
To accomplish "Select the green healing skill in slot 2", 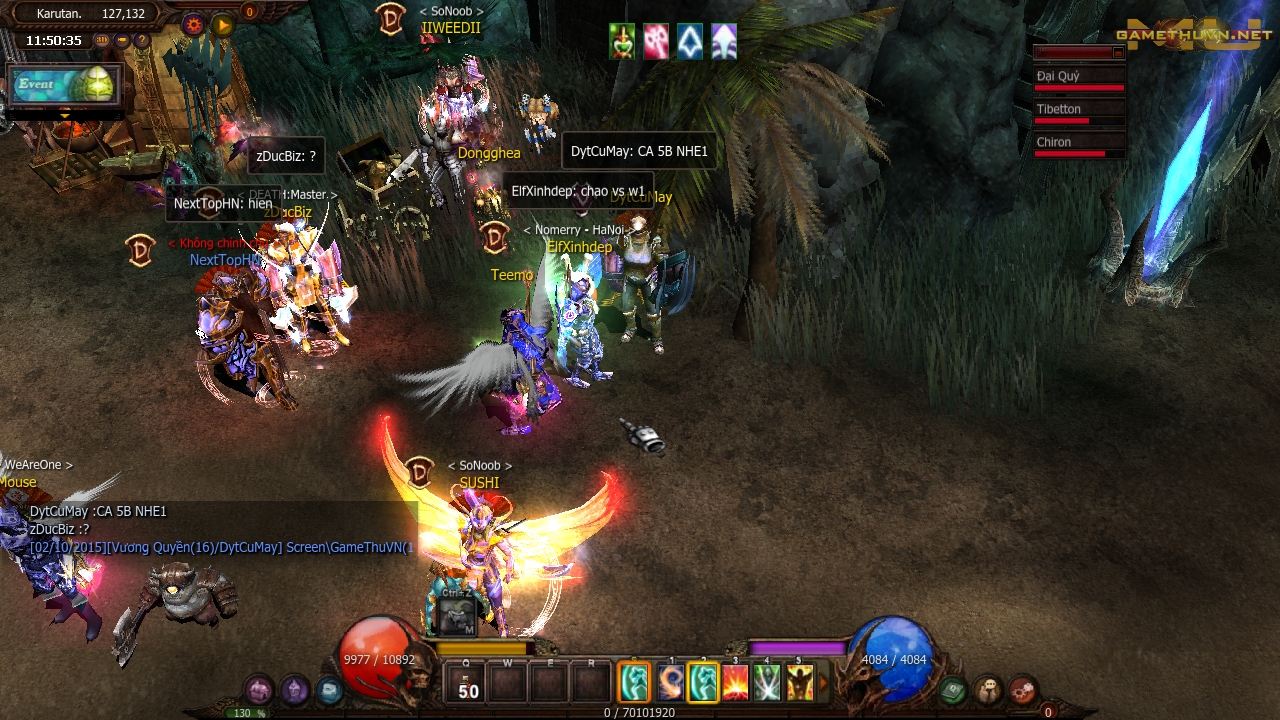I will tap(704, 682).
